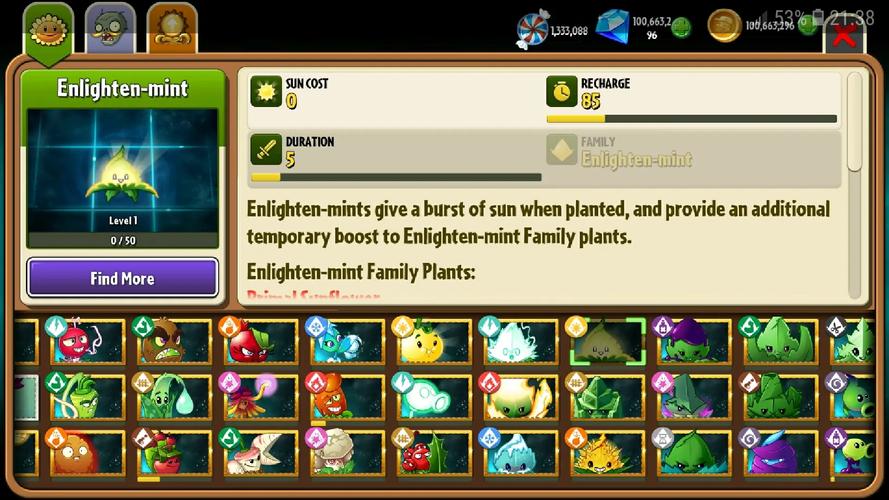Close the almanac with the red X
The image size is (889, 500).
845,37
